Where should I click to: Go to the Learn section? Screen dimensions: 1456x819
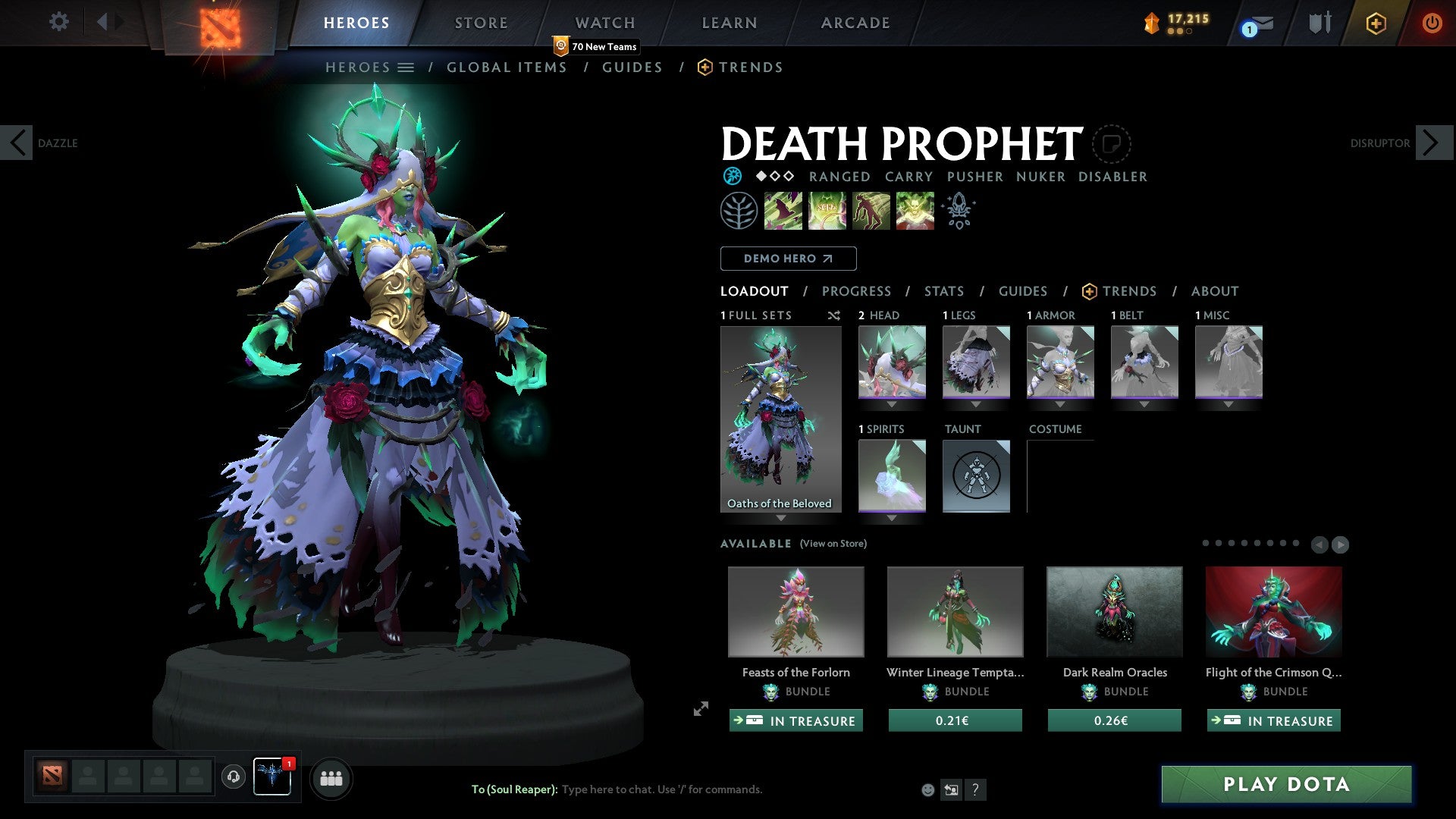tap(729, 23)
